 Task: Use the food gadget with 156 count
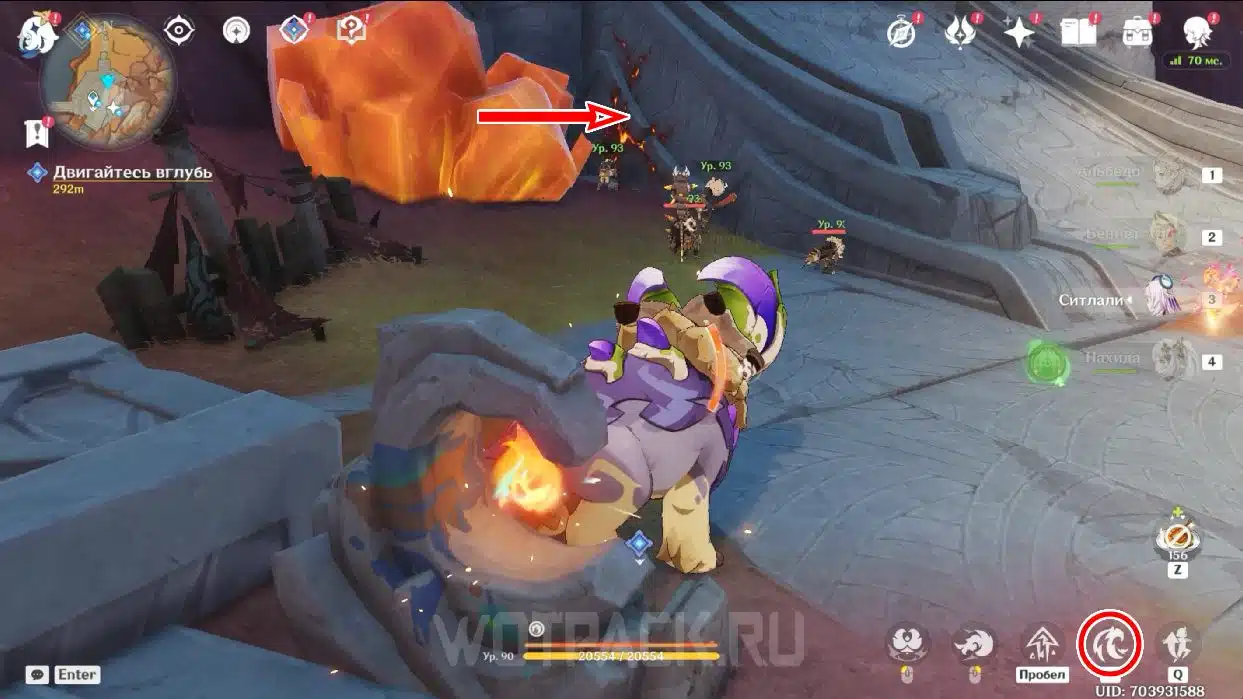tap(1178, 536)
